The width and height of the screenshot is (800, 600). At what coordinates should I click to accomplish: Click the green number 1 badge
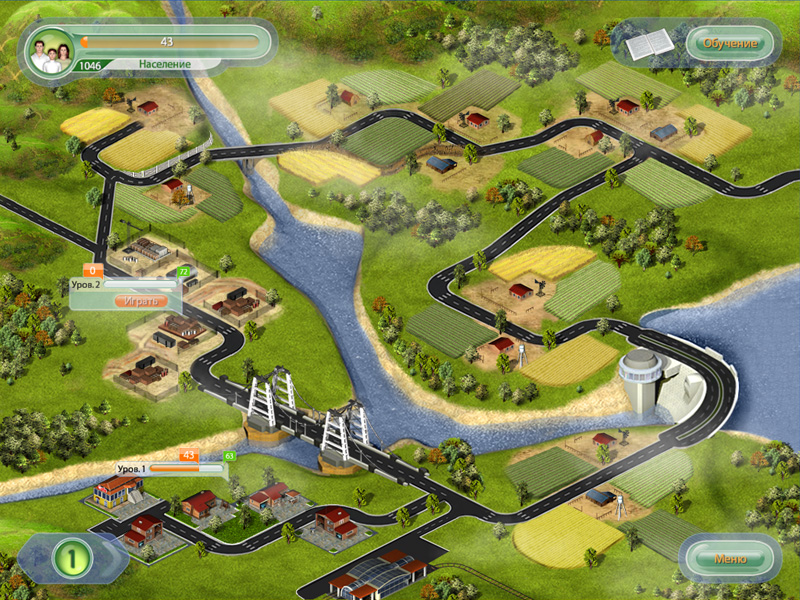[73, 558]
